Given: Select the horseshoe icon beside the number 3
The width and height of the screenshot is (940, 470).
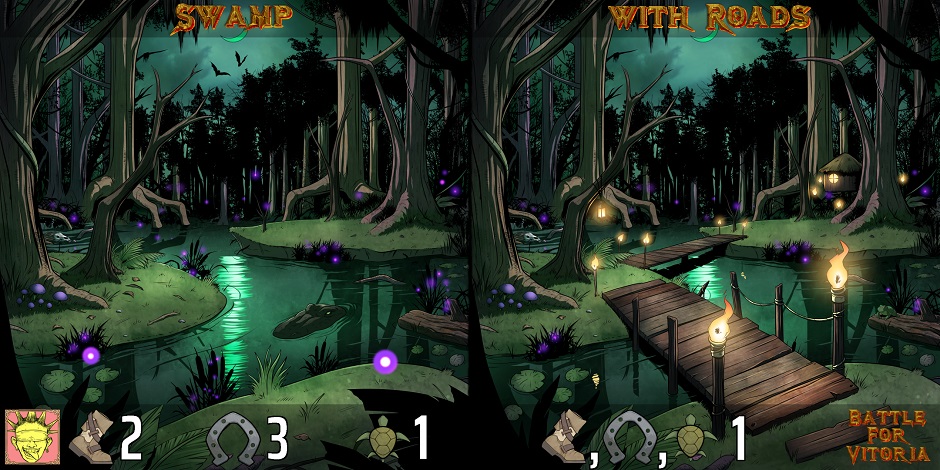Looking at the screenshot, I should (233, 437).
